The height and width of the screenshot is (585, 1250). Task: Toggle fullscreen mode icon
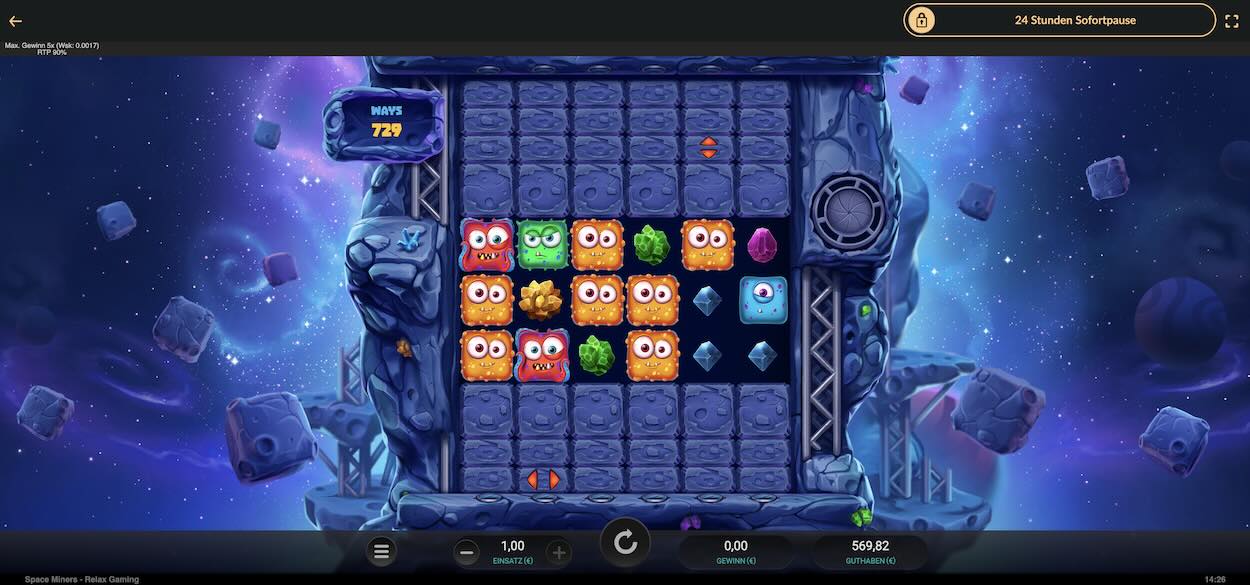(1231, 20)
